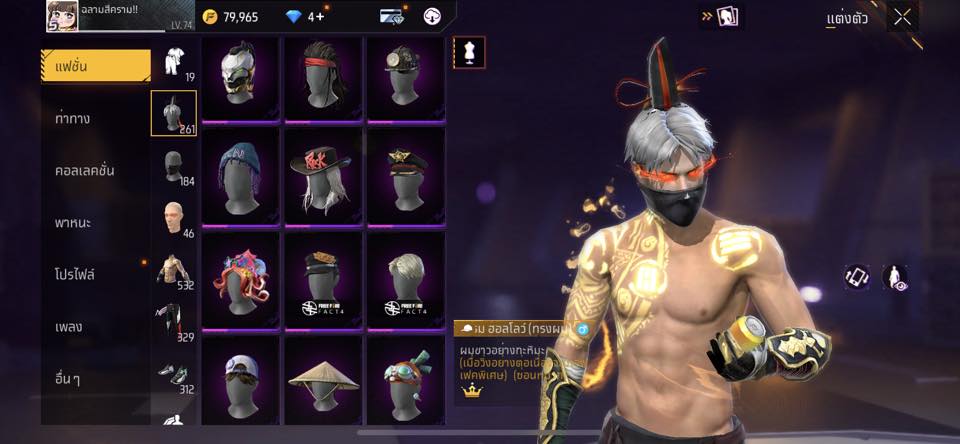Click the mannequin preview icon
Screen dimensions: 960x444
469,52
